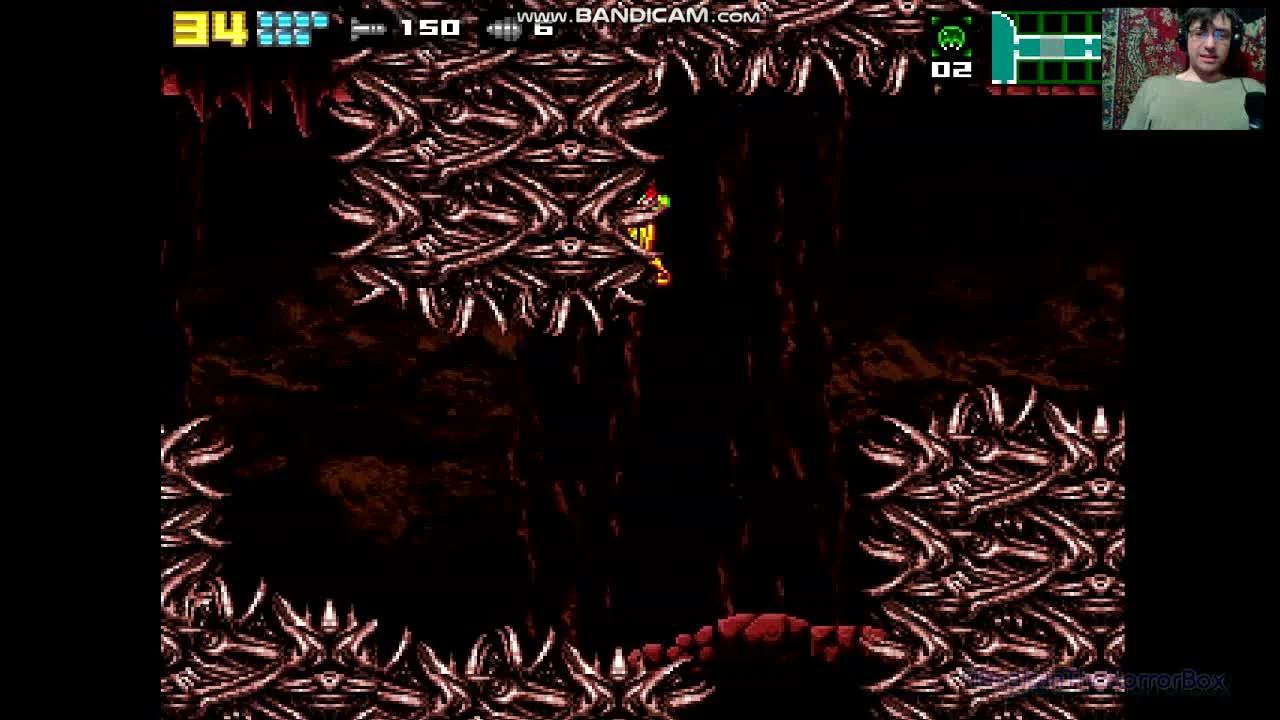The width and height of the screenshot is (1280, 720).
Task: Click Samus standing on the platform
Action: pos(650,220)
